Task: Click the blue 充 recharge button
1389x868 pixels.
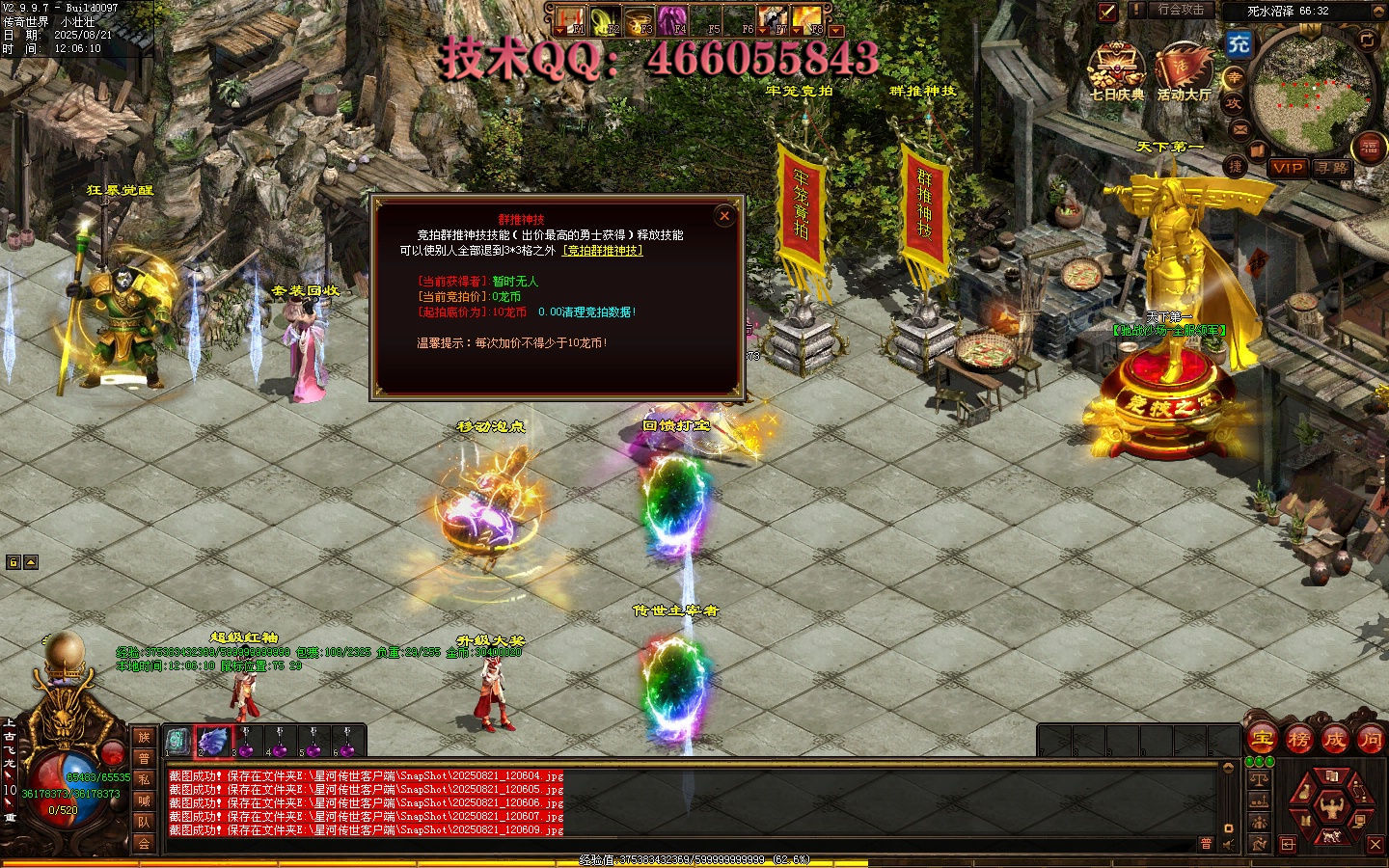Action: pyautogui.click(x=1239, y=43)
